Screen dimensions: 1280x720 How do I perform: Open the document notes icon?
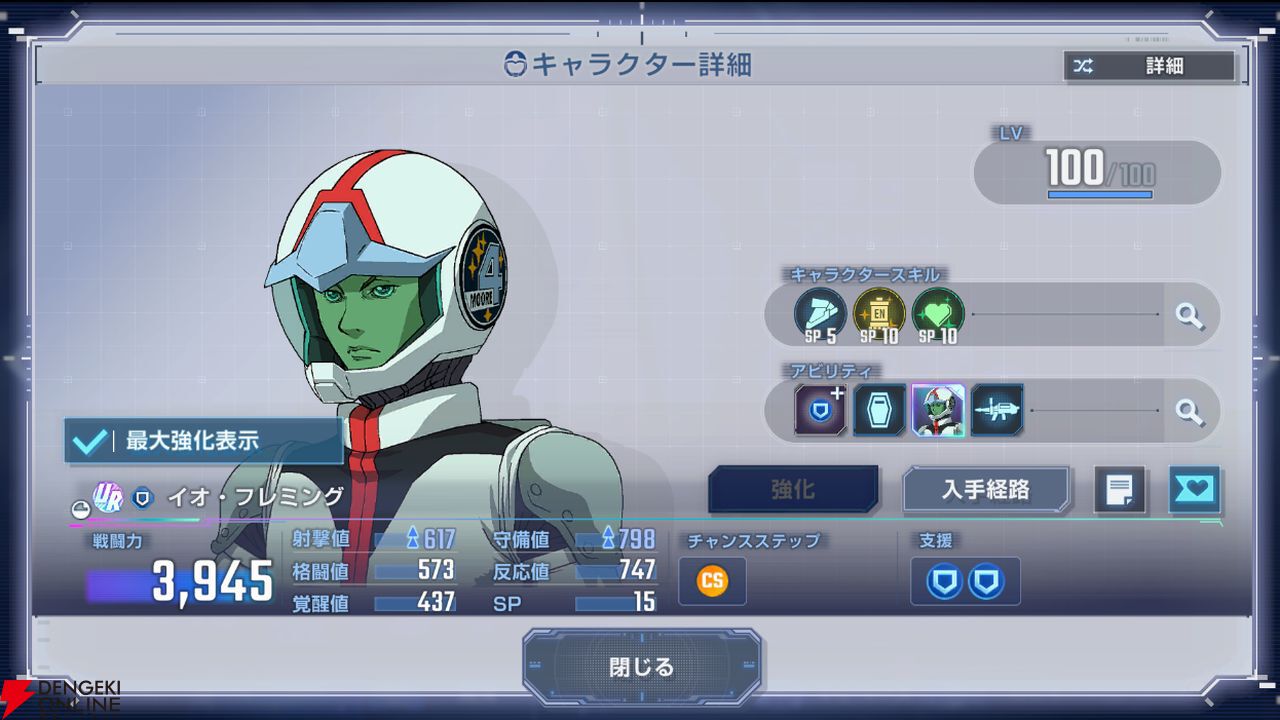[x=1119, y=490]
